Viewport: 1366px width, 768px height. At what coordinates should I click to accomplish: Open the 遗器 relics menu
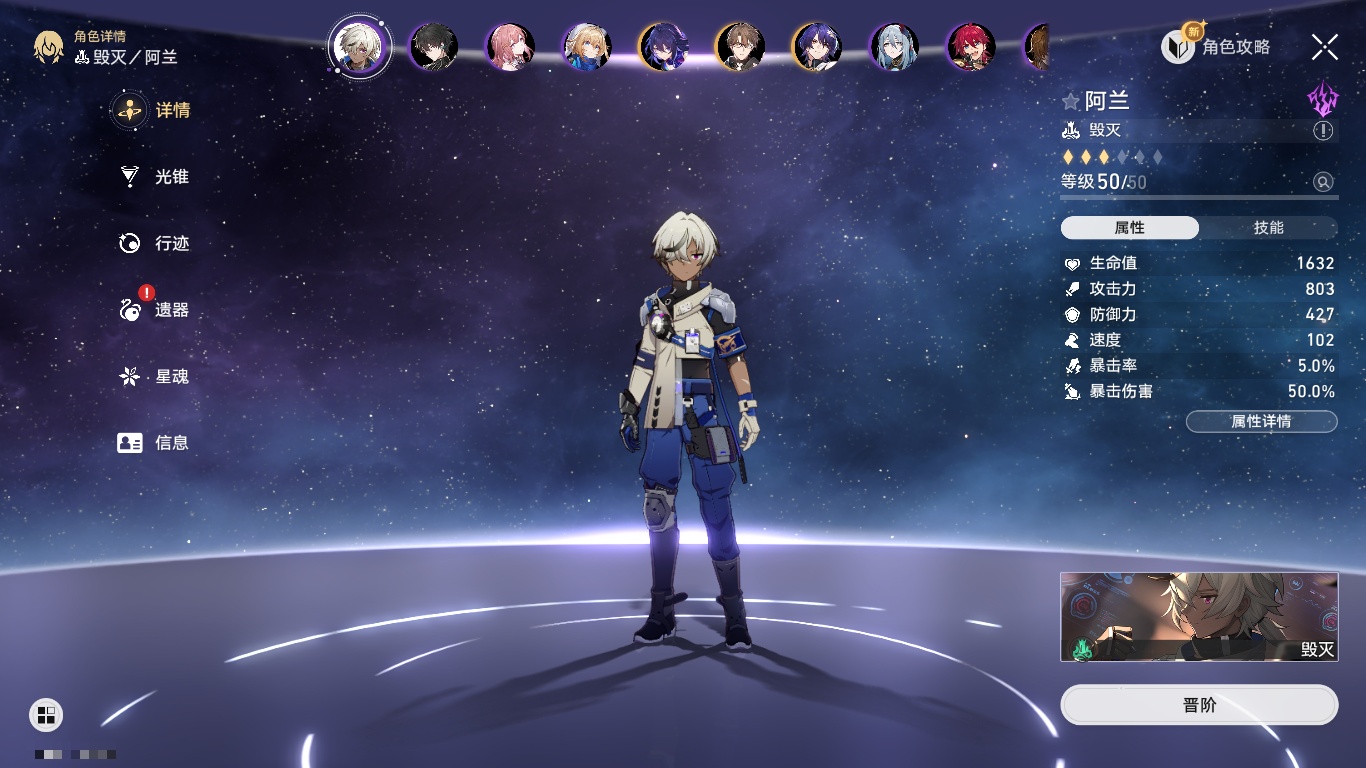click(154, 310)
